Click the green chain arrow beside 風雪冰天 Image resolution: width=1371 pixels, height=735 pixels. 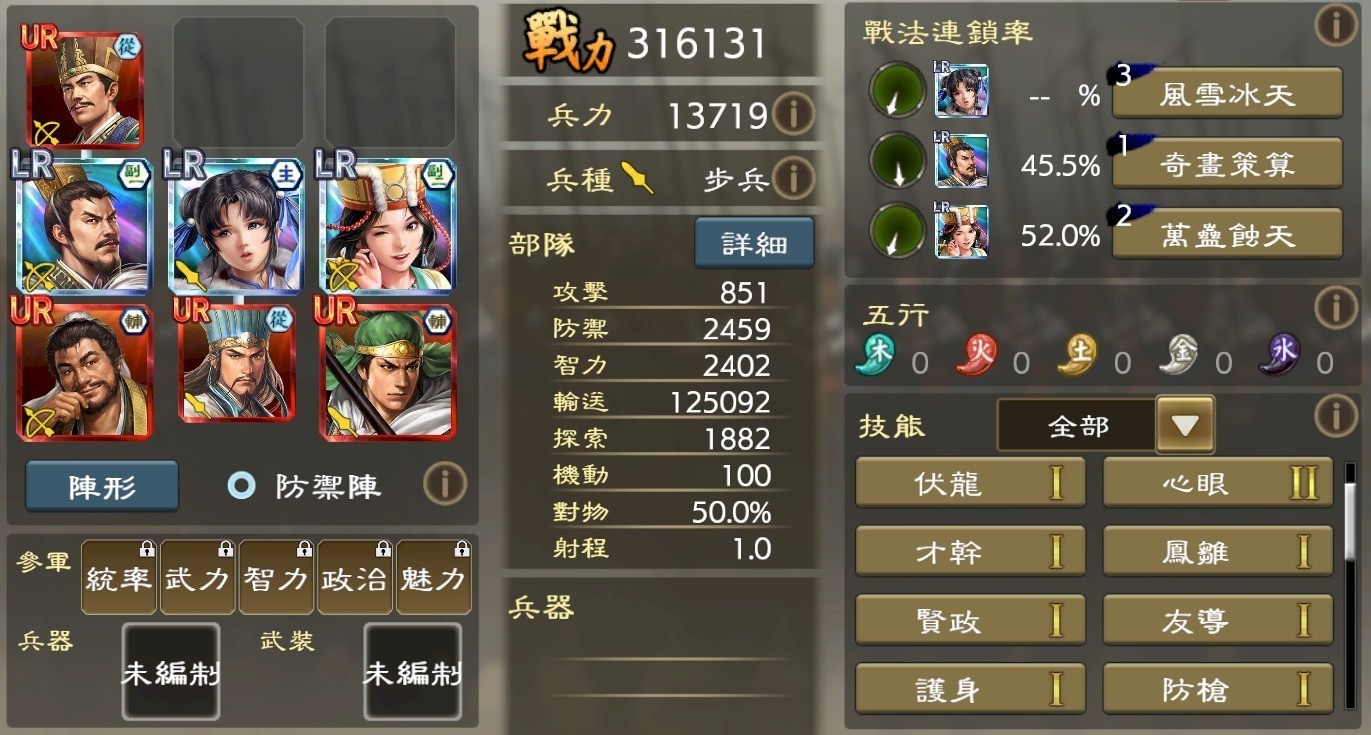(x=895, y=92)
